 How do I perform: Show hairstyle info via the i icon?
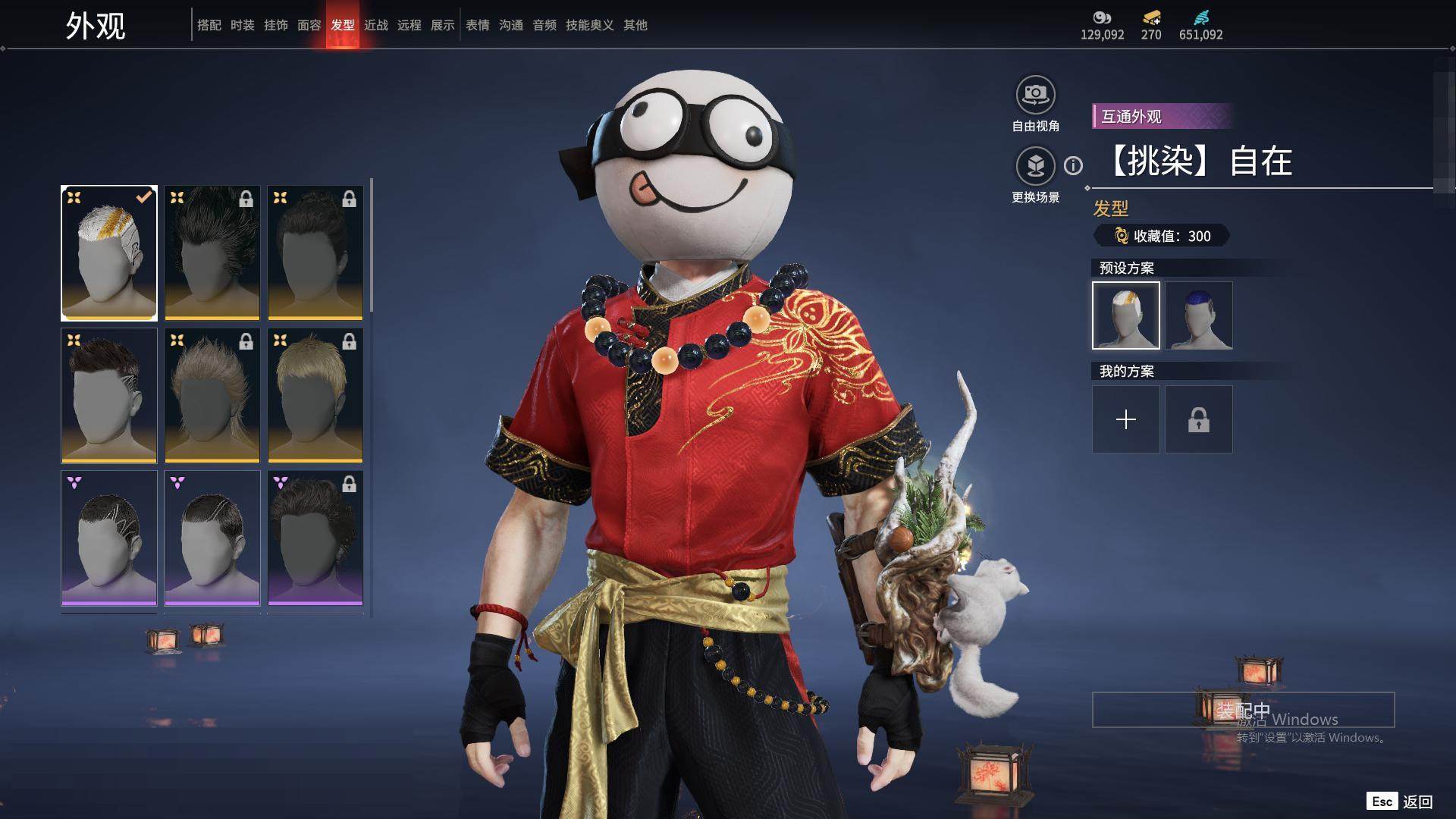click(1073, 165)
